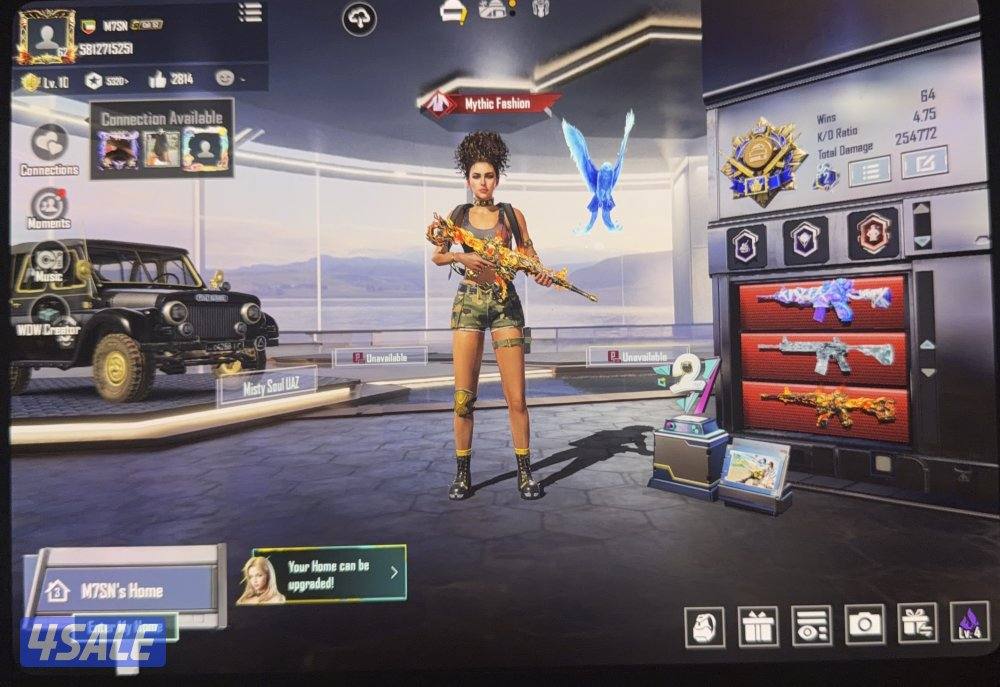Tap the 'Your Home can be upgraded' notice
Viewport: 1000px width, 687px height.
(x=330, y=573)
